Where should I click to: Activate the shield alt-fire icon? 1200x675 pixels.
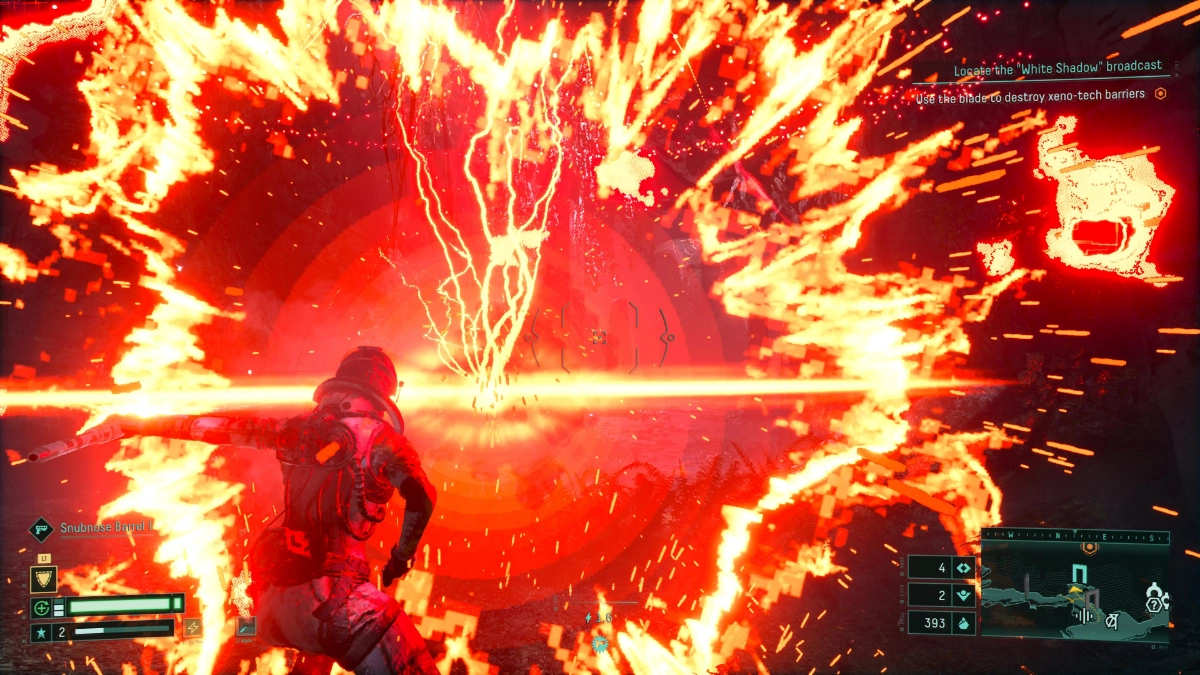[43, 579]
